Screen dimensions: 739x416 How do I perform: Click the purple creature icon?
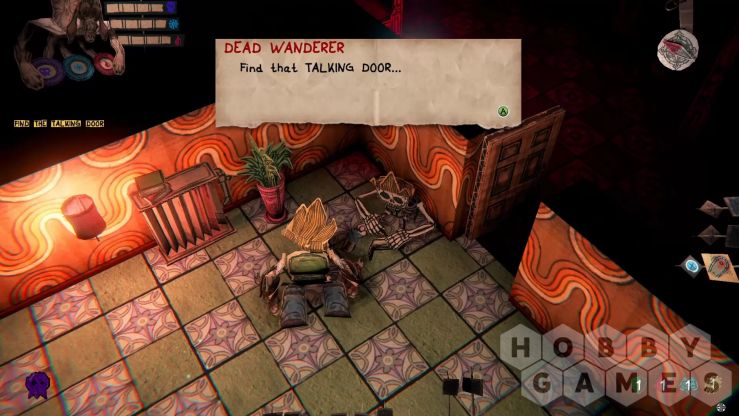click(x=38, y=383)
